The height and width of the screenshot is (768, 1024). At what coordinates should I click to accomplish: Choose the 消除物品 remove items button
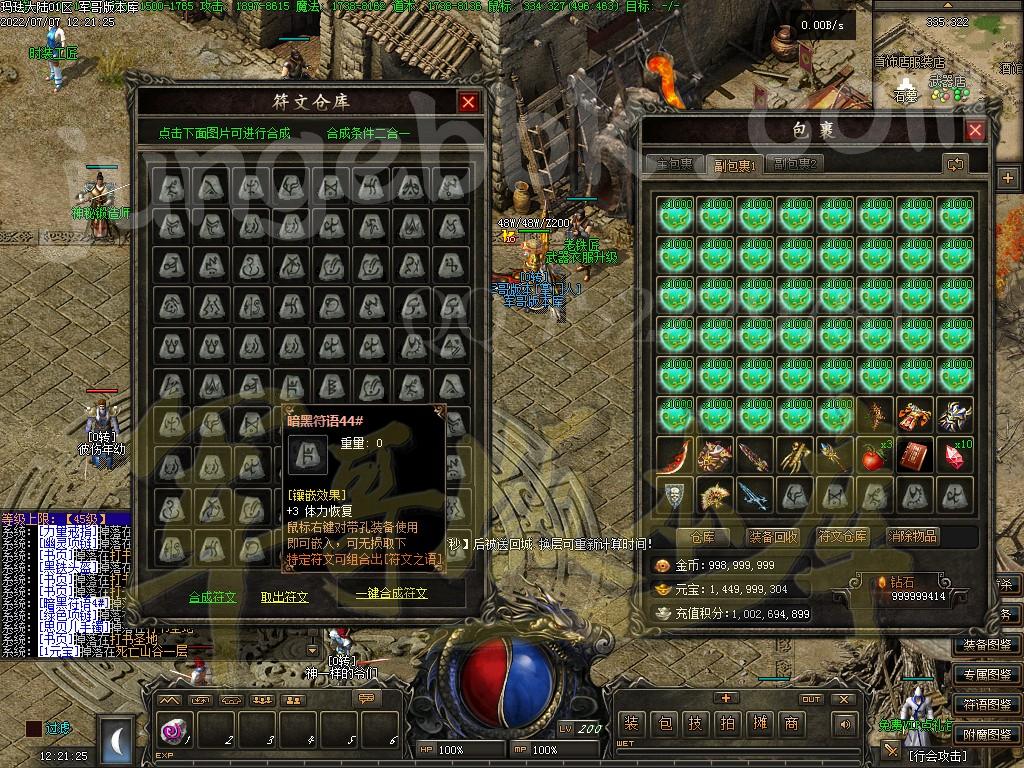pyautogui.click(x=913, y=537)
